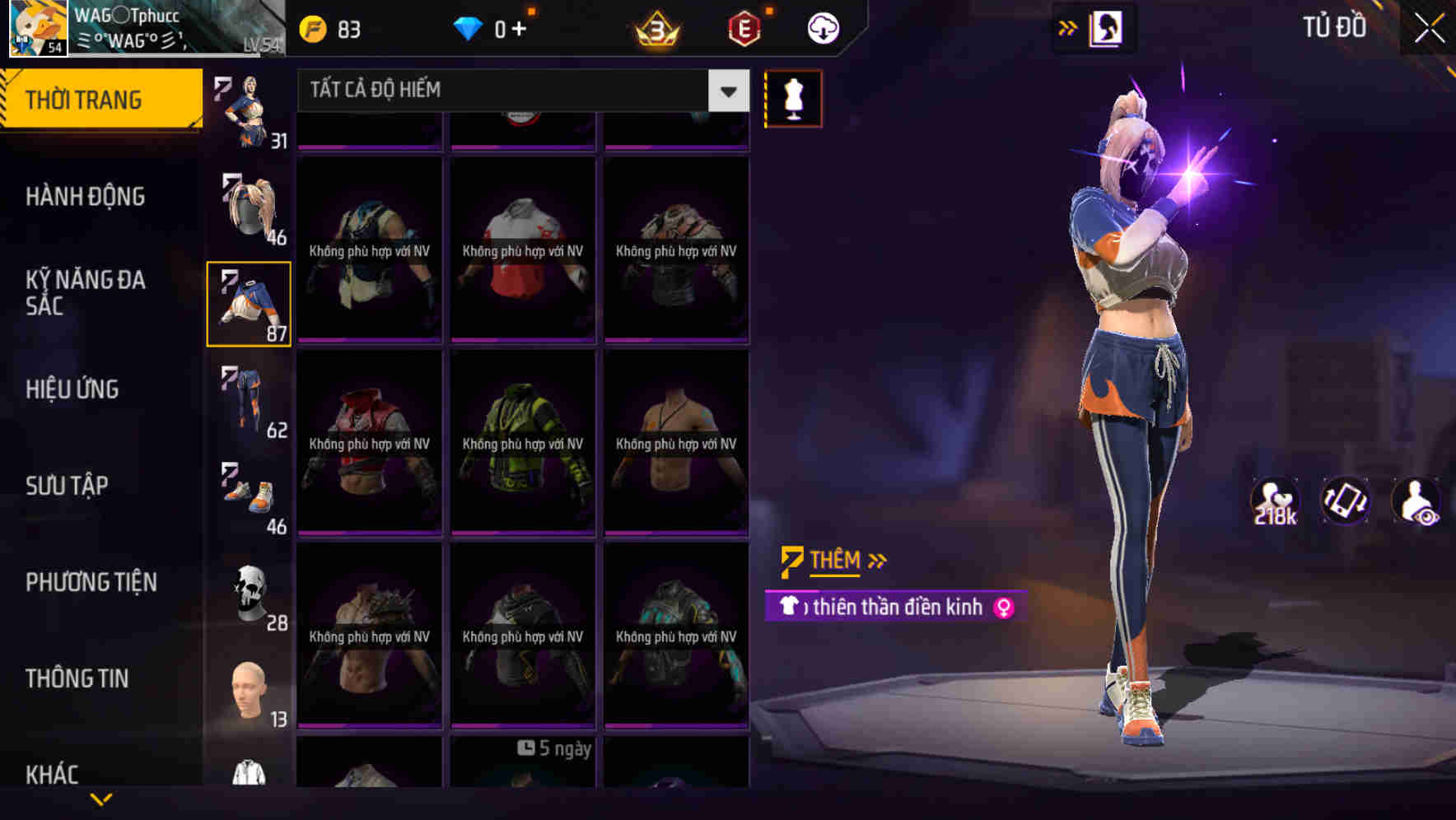The image size is (1456, 820).
Task: Expand the chevron arrow below KHÁC
Action: pyautogui.click(x=101, y=799)
